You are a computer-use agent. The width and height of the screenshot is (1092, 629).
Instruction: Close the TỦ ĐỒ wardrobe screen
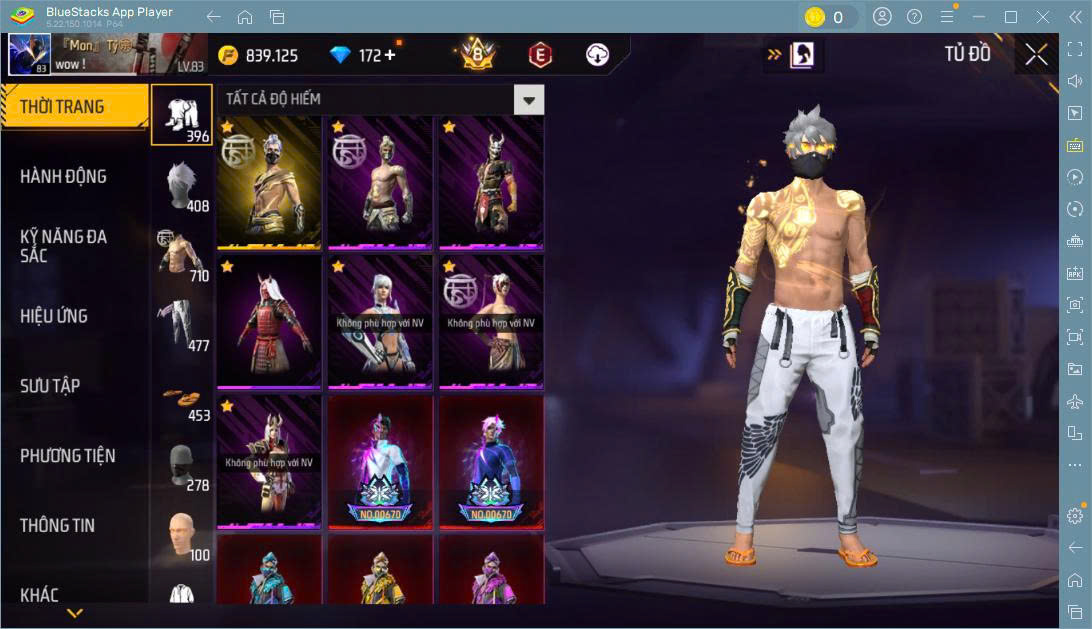[x=1037, y=54]
